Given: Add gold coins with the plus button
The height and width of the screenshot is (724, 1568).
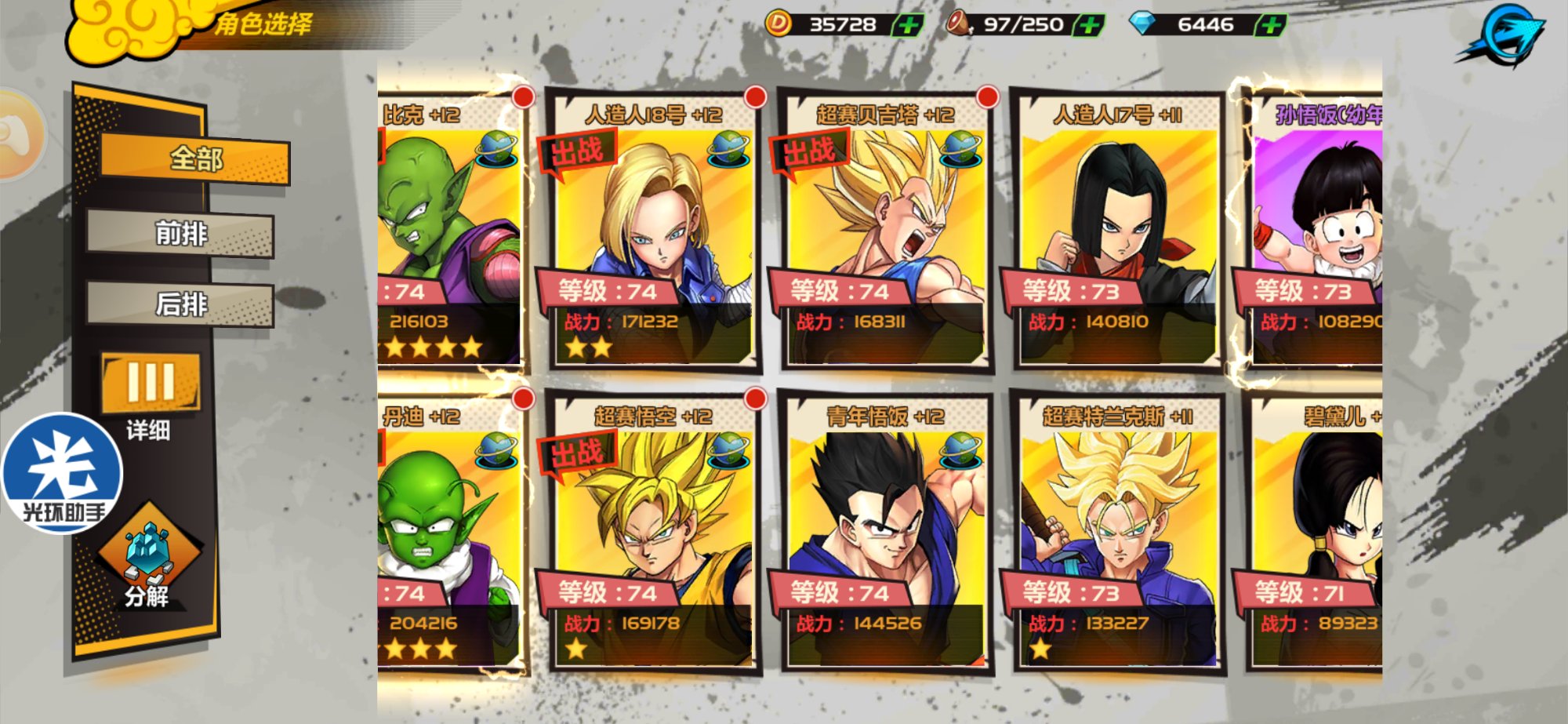Looking at the screenshot, I should coord(908,25).
